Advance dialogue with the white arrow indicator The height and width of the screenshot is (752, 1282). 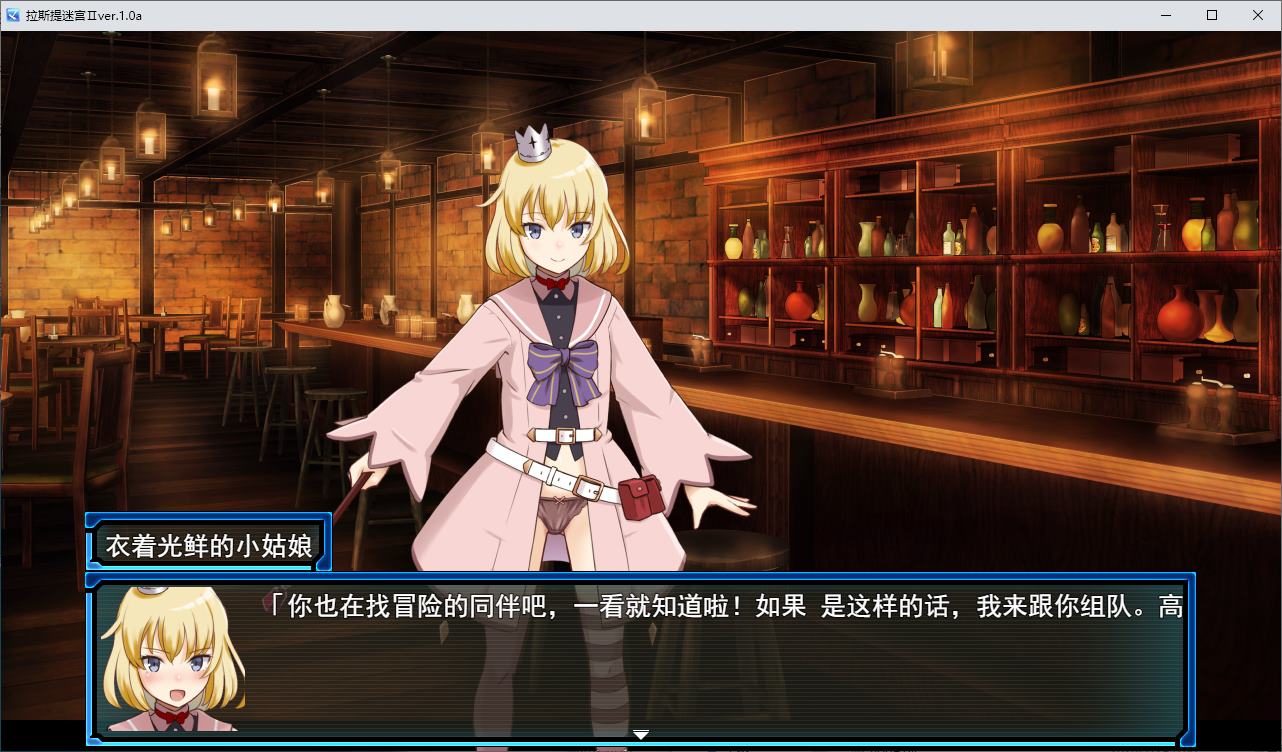[x=641, y=734]
